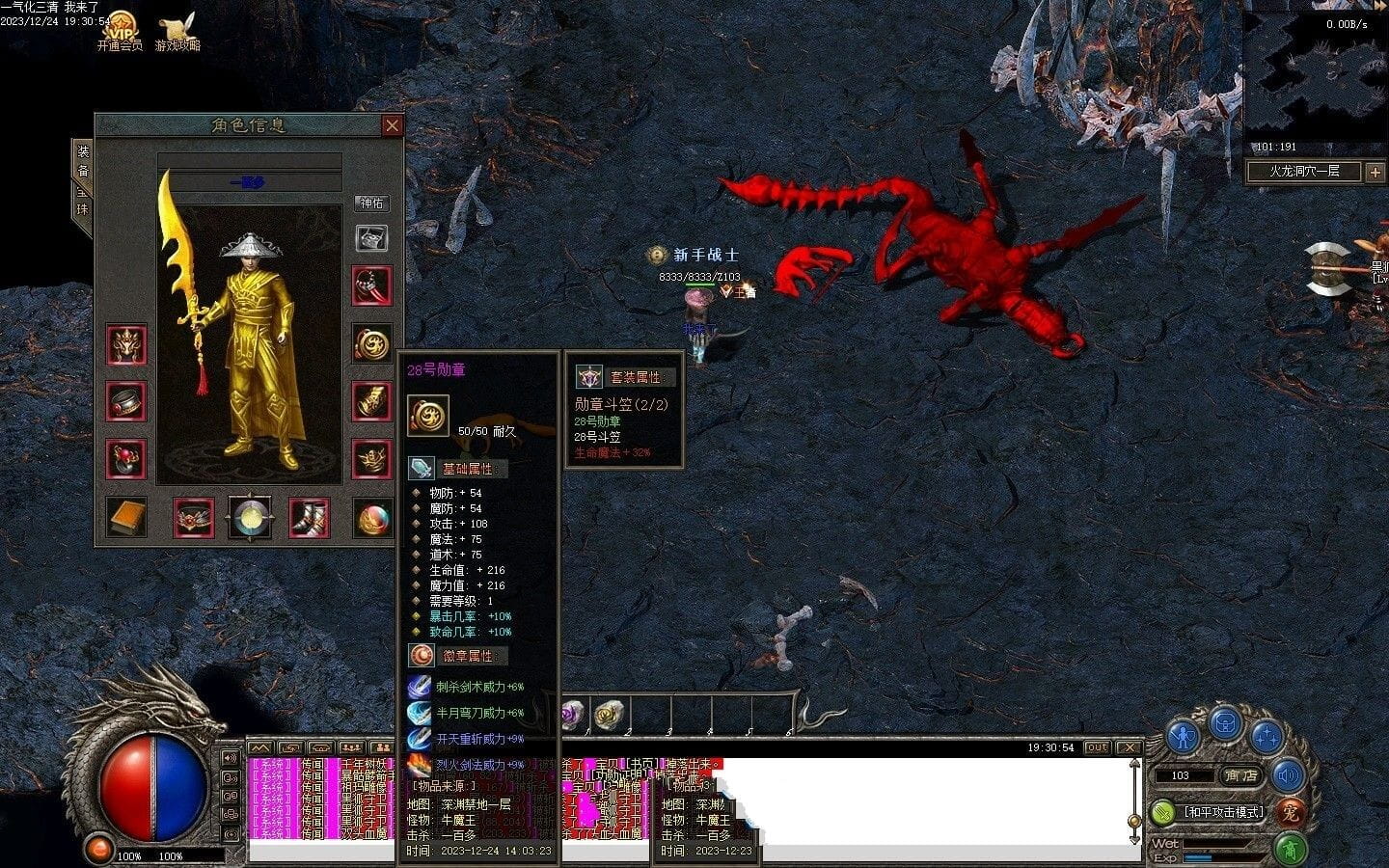Select the 装备 equipment tab
1389x868 pixels.
click(84, 160)
